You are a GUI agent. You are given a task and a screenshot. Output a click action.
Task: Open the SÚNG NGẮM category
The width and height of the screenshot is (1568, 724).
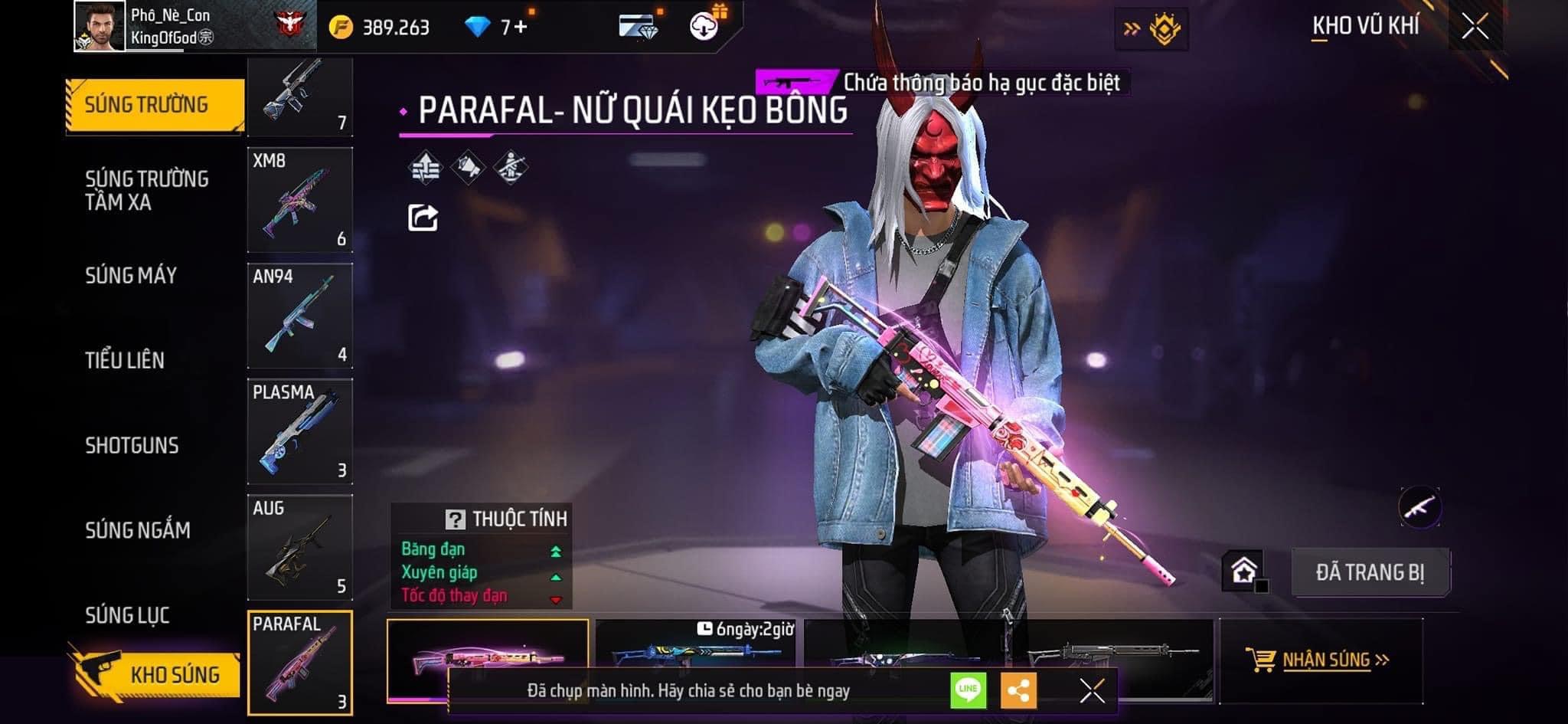point(138,529)
